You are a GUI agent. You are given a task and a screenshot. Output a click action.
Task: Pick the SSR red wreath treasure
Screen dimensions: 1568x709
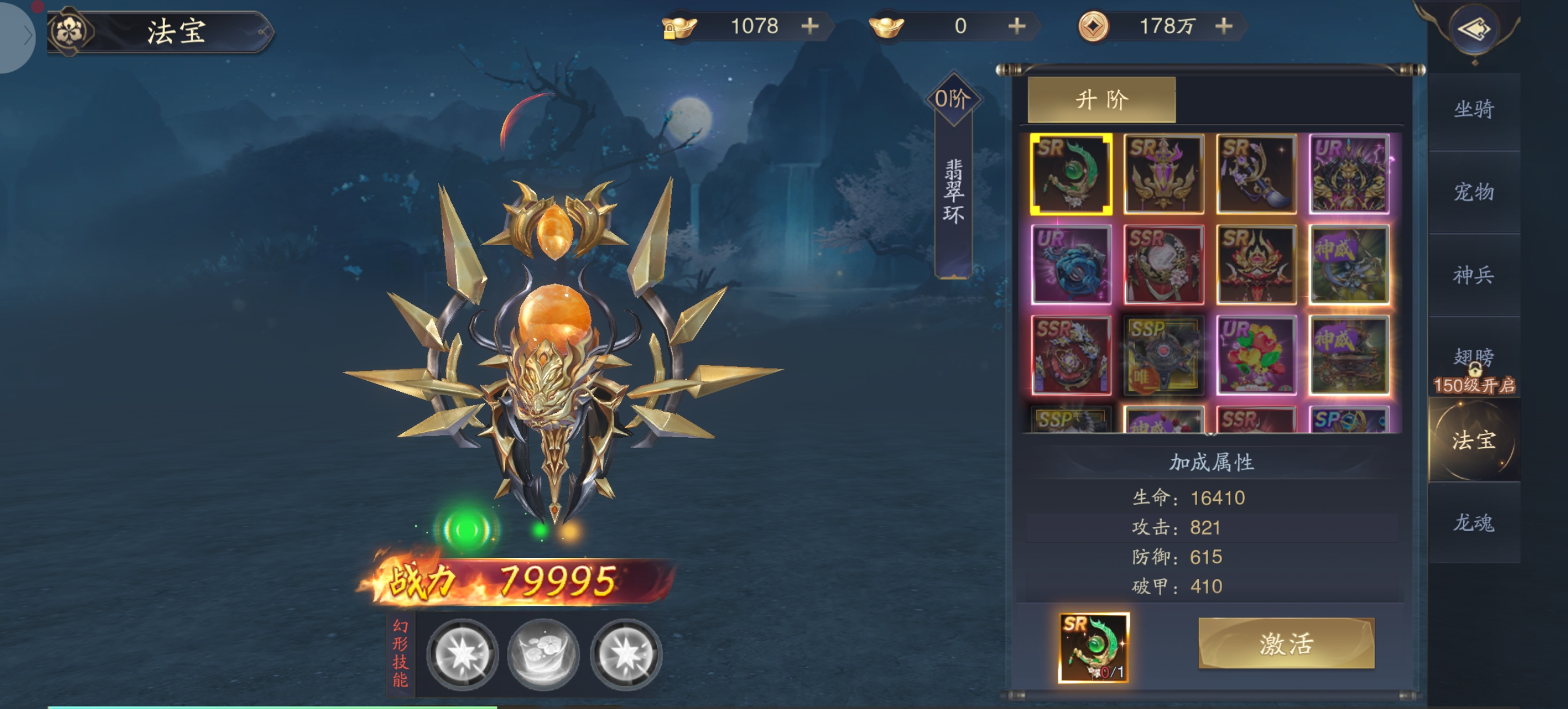(1163, 265)
